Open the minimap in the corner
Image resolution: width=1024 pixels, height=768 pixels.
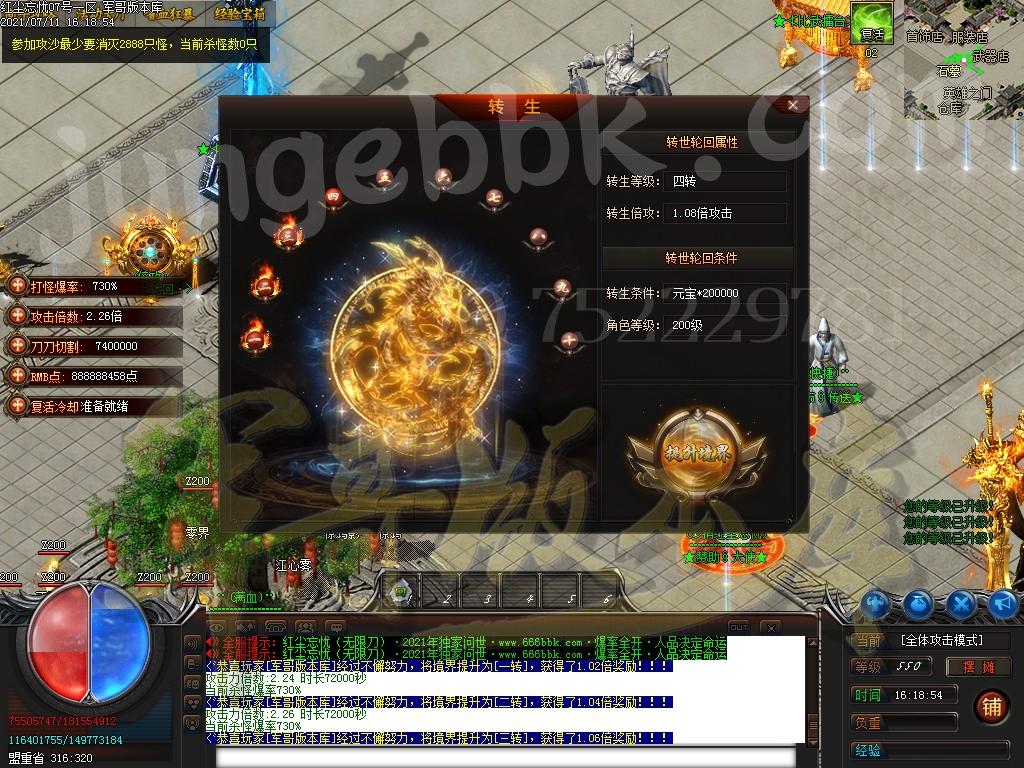tap(963, 60)
